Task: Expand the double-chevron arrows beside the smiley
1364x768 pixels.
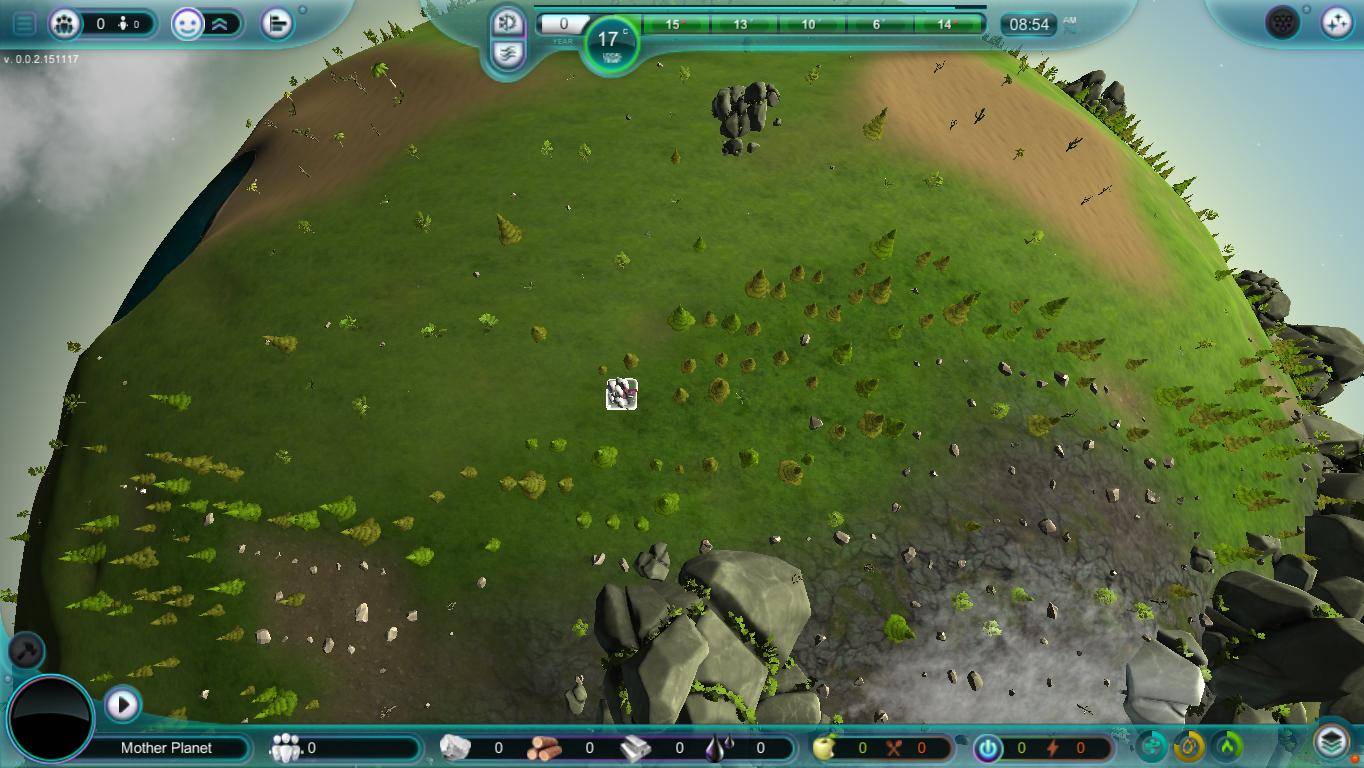Action: [x=220, y=24]
